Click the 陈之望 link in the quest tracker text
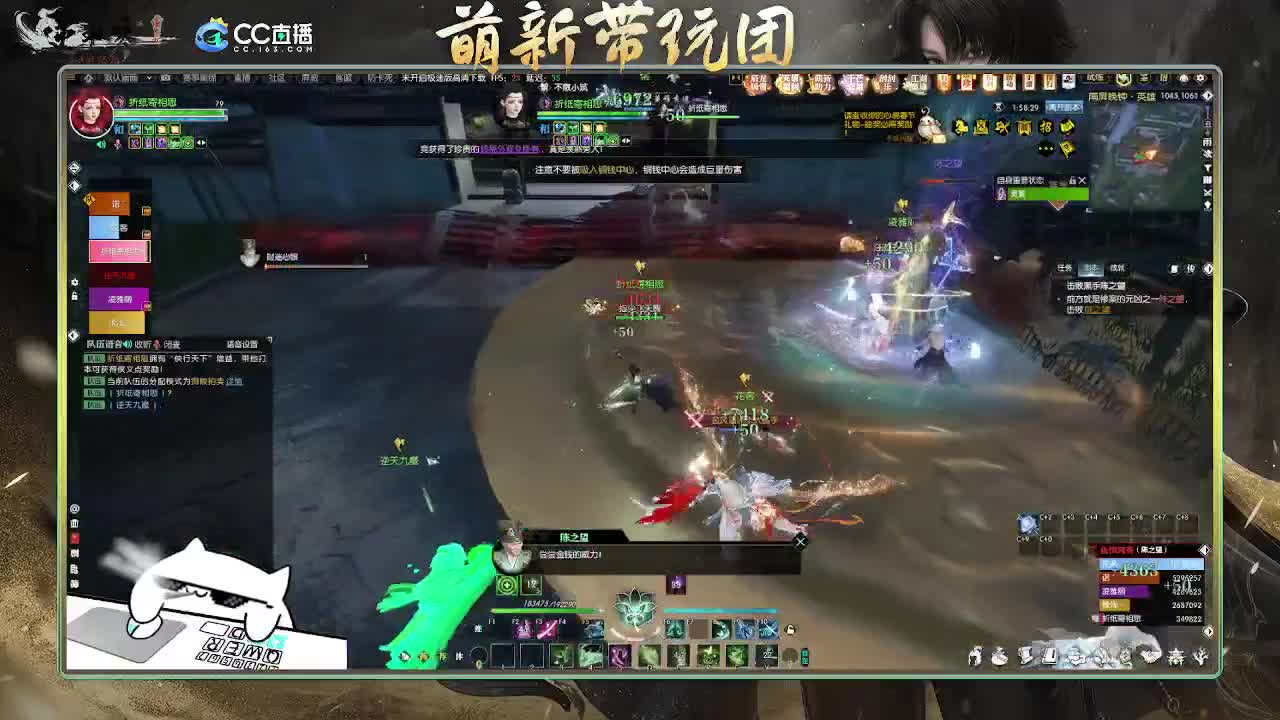 coord(1098,309)
